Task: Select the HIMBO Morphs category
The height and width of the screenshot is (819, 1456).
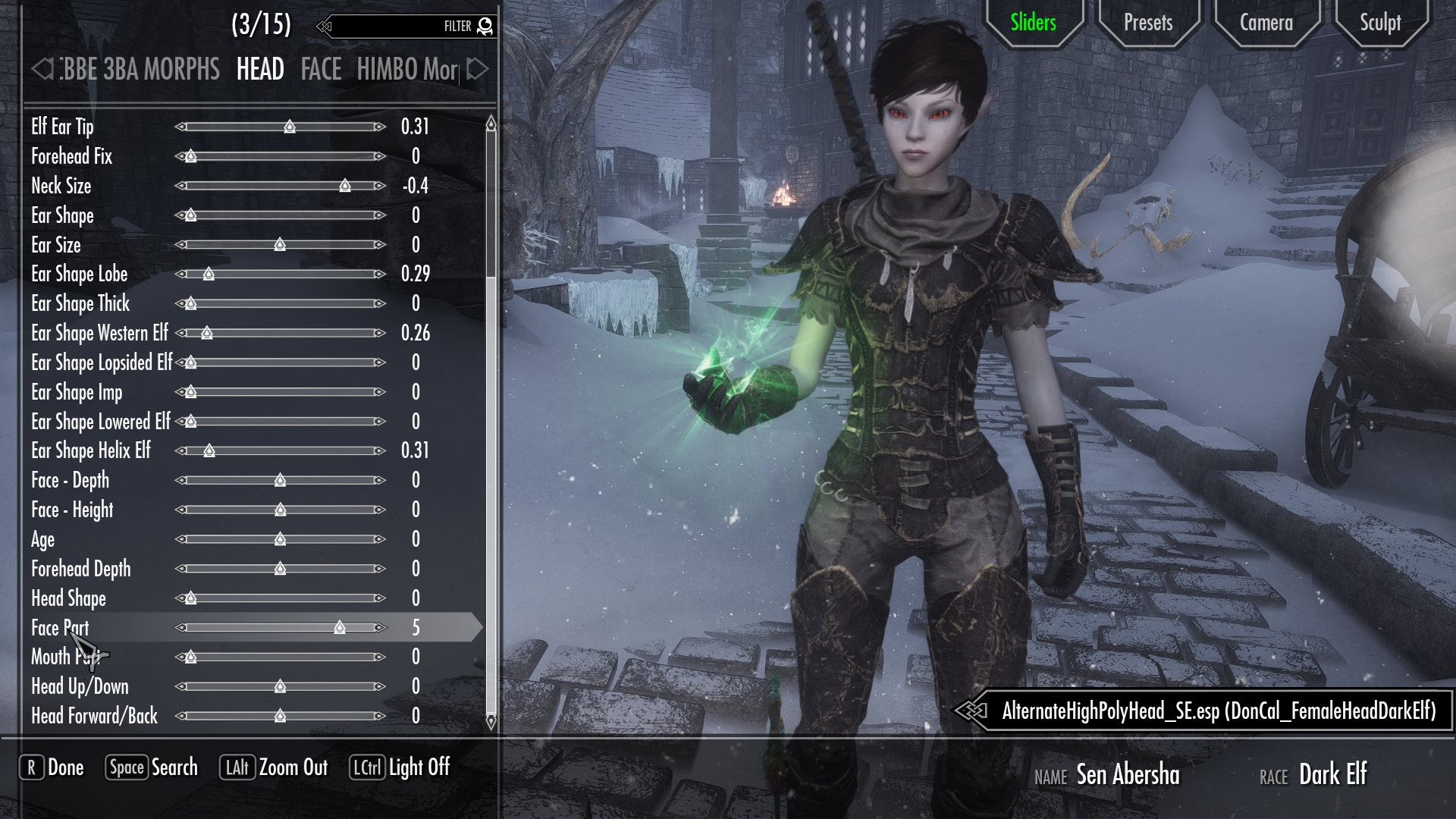Action: point(407,70)
